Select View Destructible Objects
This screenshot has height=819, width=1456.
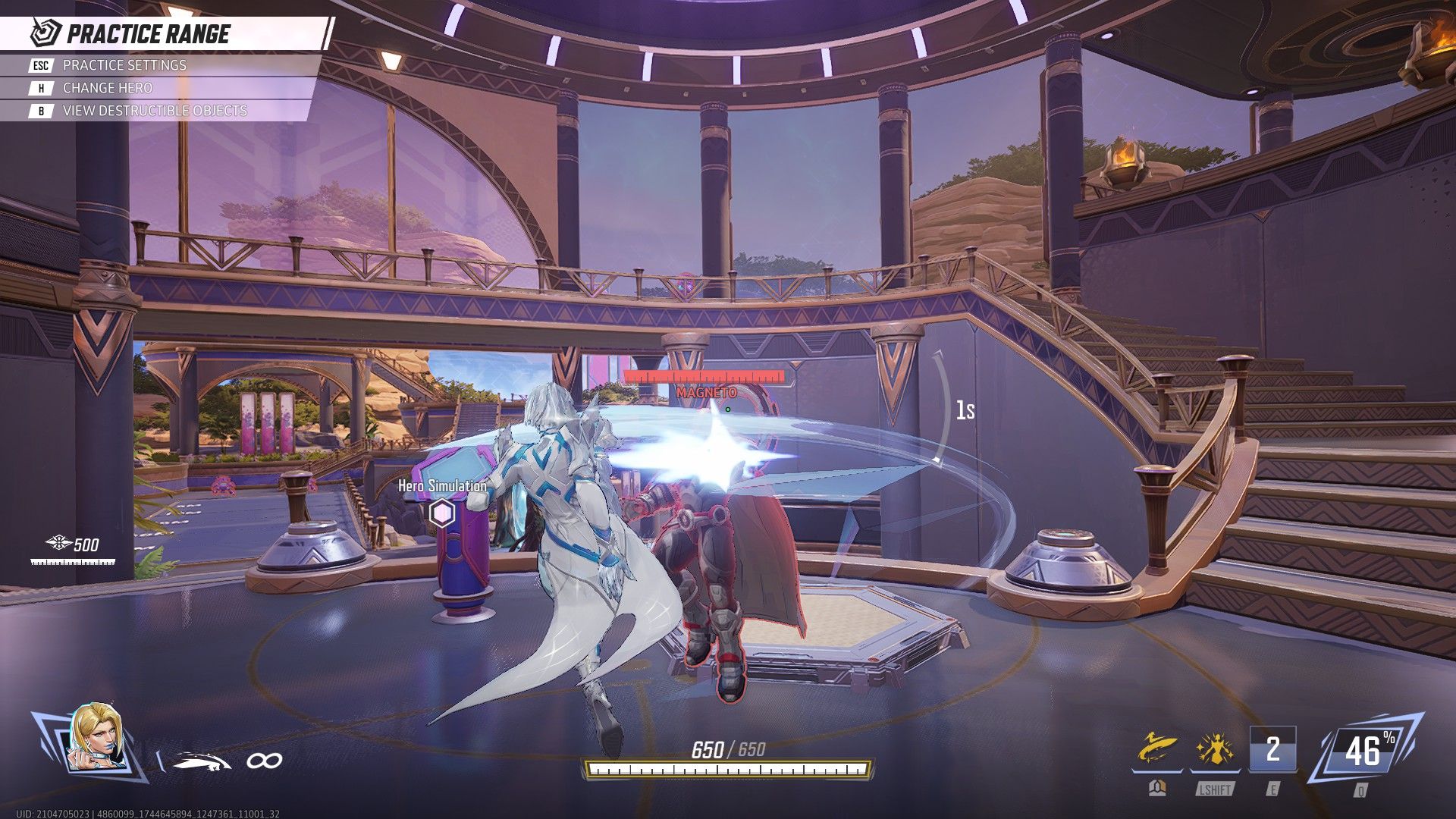point(154,111)
